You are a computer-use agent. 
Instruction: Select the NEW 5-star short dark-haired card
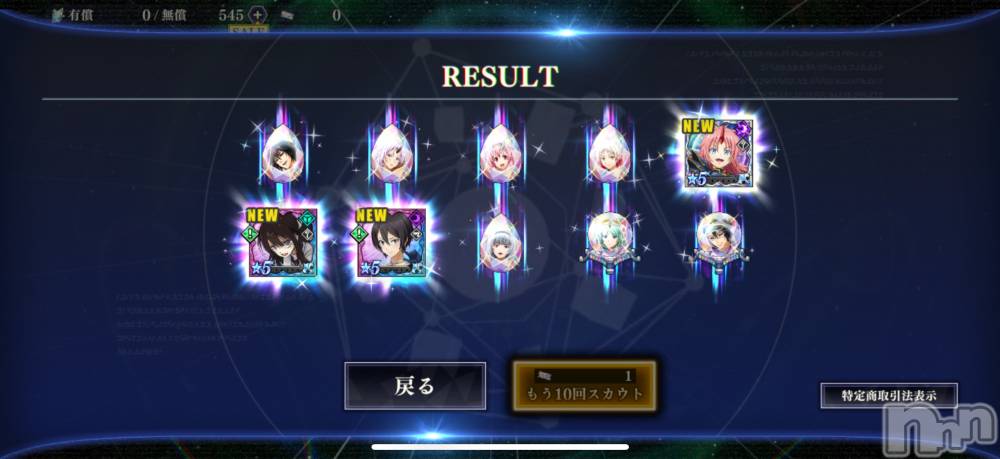tap(391, 241)
